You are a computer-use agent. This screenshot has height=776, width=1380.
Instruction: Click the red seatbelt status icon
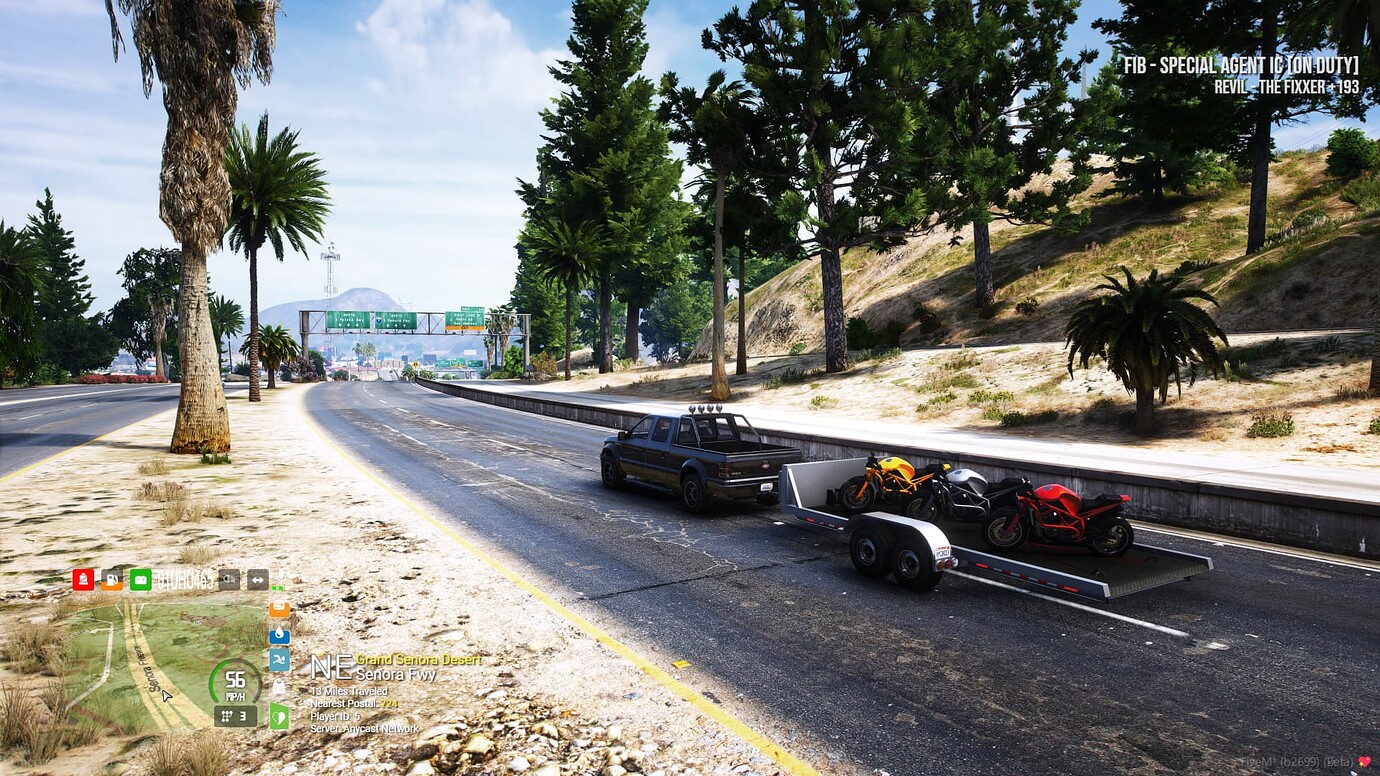pyautogui.click(x=82, y=579)
